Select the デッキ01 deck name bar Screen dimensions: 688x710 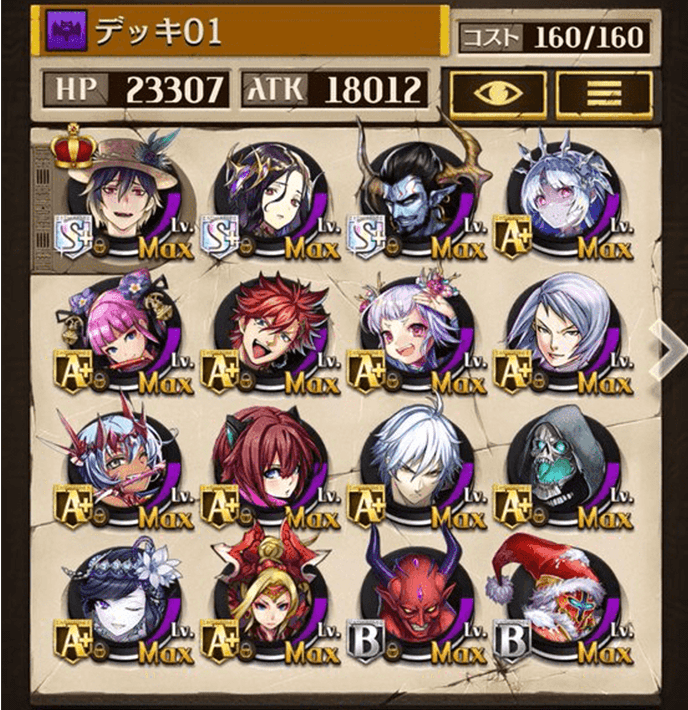[238, 33]
